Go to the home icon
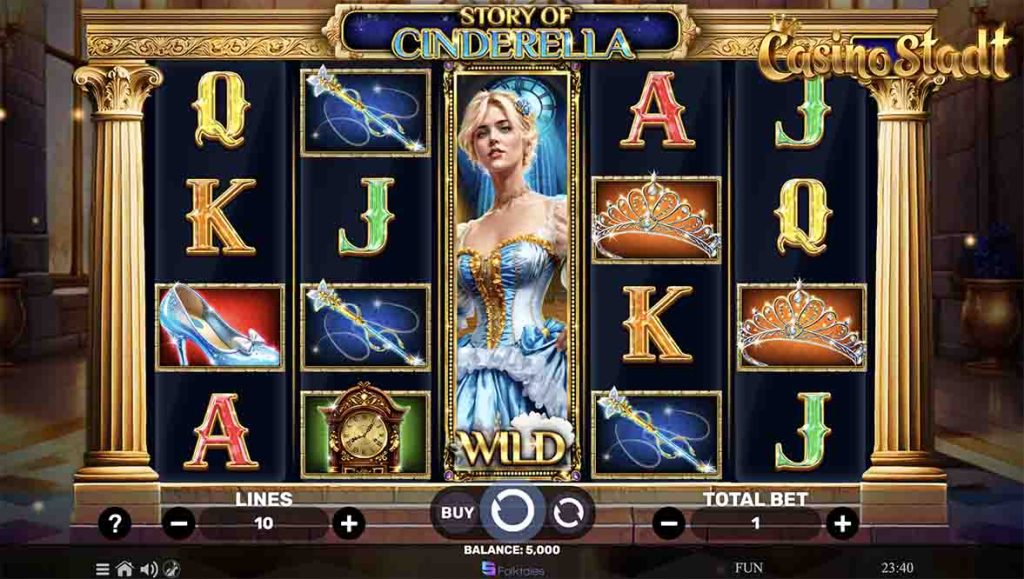Viewport: 1024px width, 579px height. coord(124,569)
